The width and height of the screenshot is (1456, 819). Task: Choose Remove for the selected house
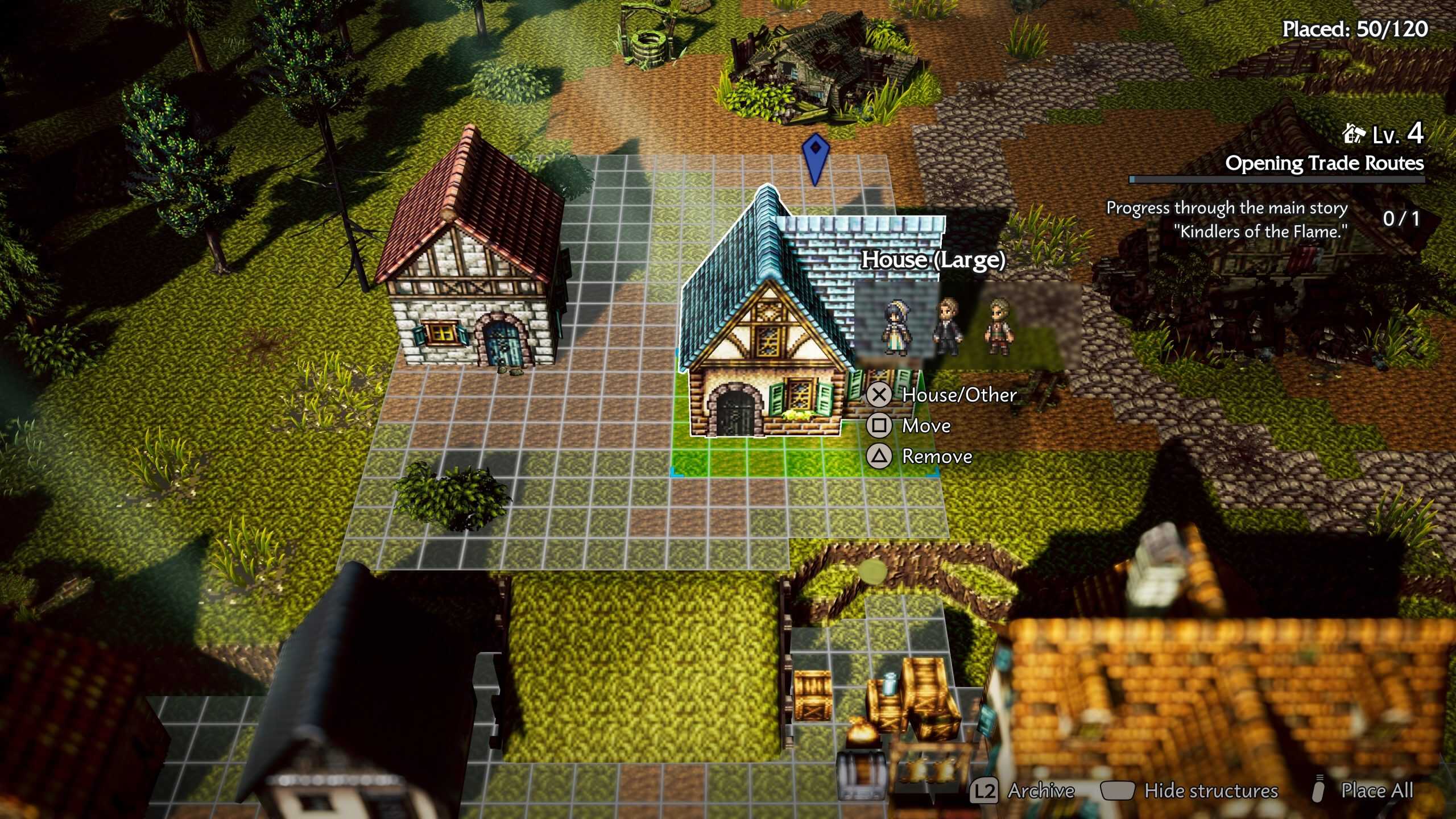(x=936, y=456)
